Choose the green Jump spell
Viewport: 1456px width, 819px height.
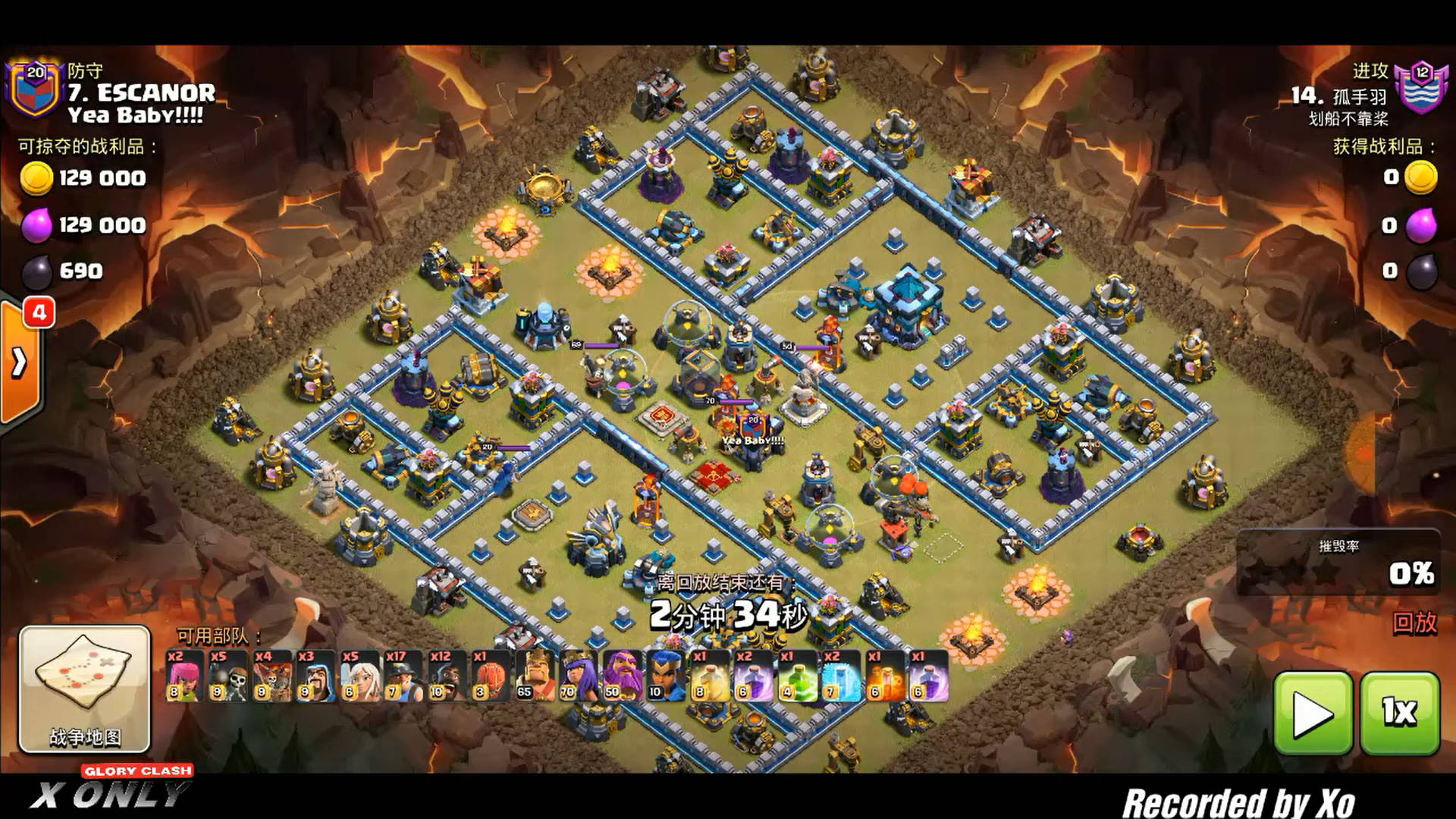coord(798,675)
